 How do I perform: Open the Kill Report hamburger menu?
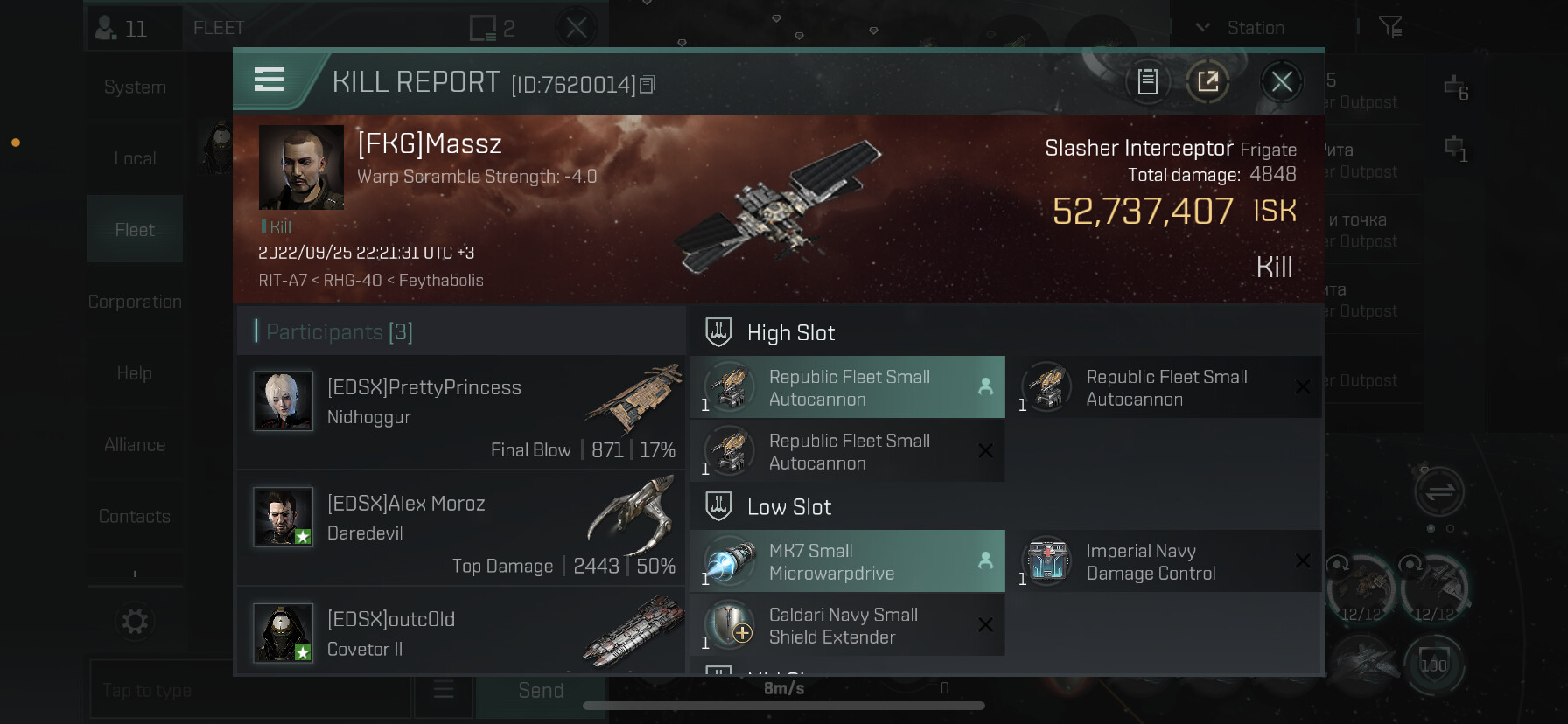(269, 80)
